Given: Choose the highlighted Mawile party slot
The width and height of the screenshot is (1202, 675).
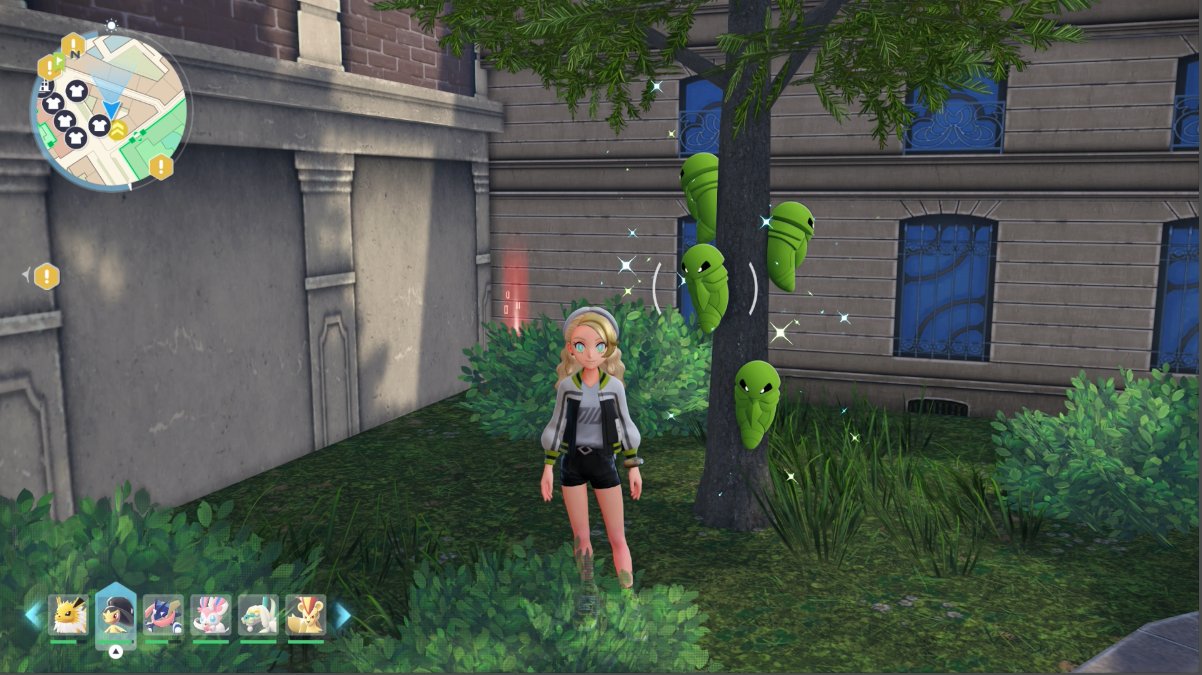Looking at the screenshot, I should pyautogui.click(x=116, y=614).
